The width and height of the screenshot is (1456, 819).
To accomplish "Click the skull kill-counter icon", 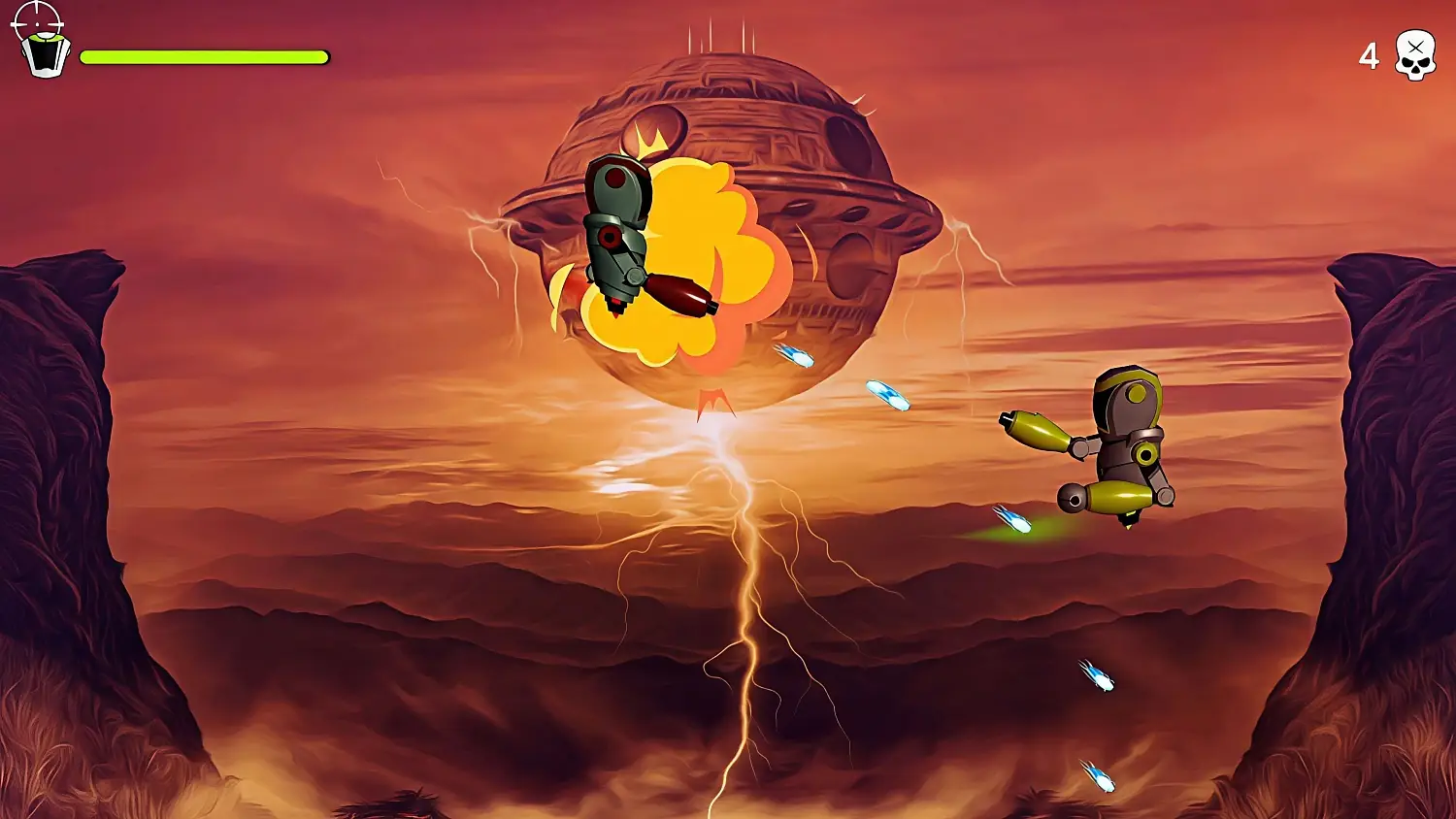I will (1415, 55).
